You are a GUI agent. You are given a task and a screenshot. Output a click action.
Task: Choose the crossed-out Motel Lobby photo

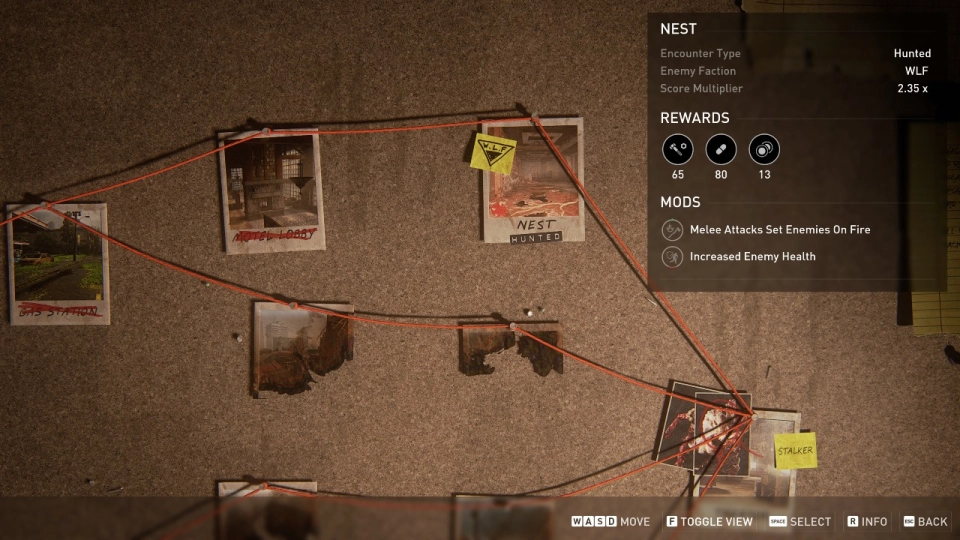(x=272, y=190)
